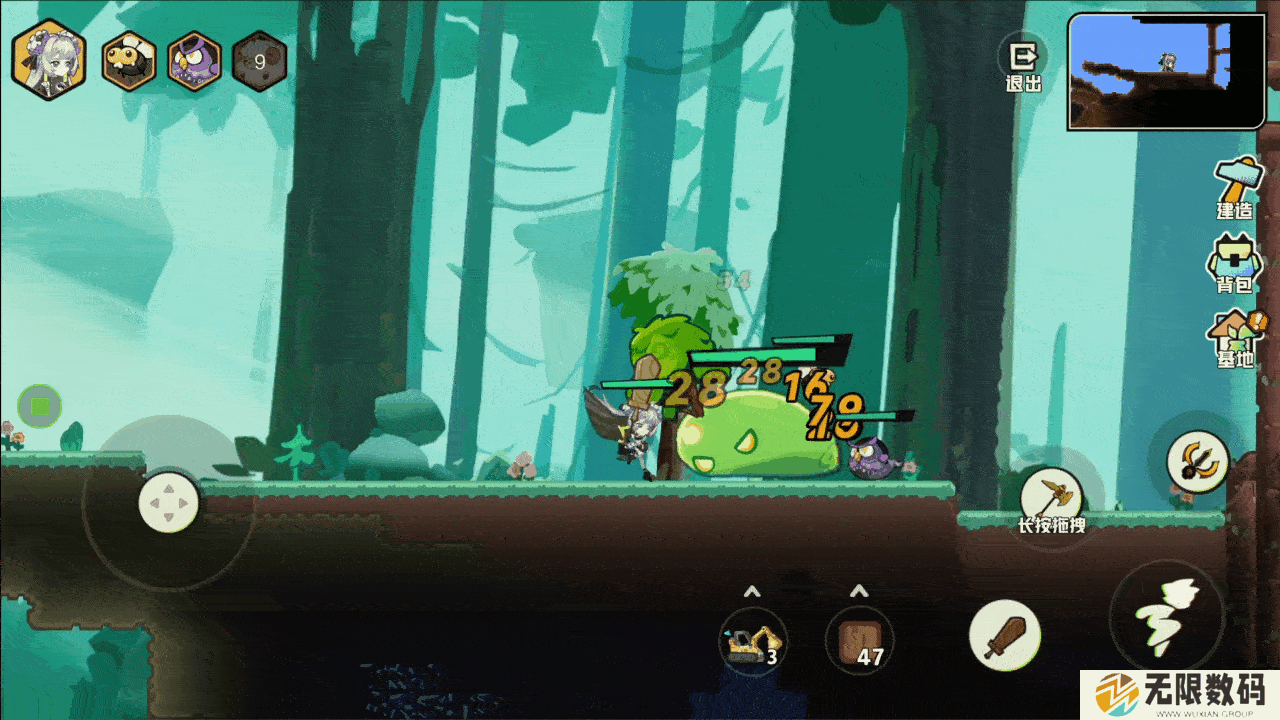Tap the 退出 exit button
The width and height of the screenshot is (1280, 720).
click(1023, 66)
